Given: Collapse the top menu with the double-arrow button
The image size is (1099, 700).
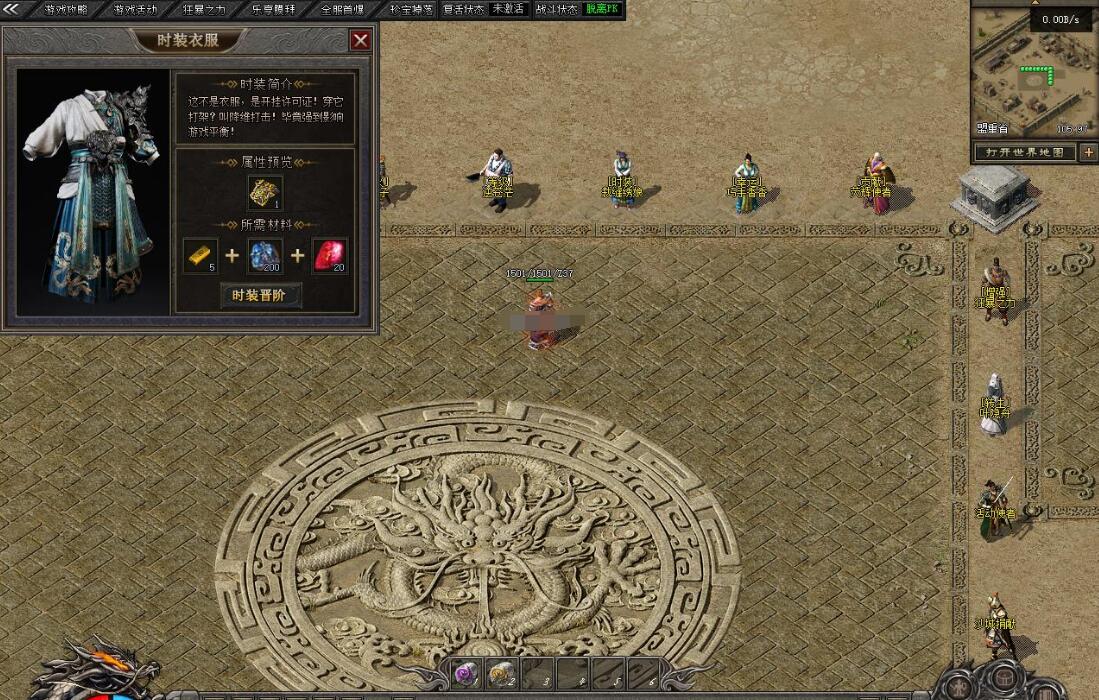Looking at the screenshot, I should tap(12, 9).
